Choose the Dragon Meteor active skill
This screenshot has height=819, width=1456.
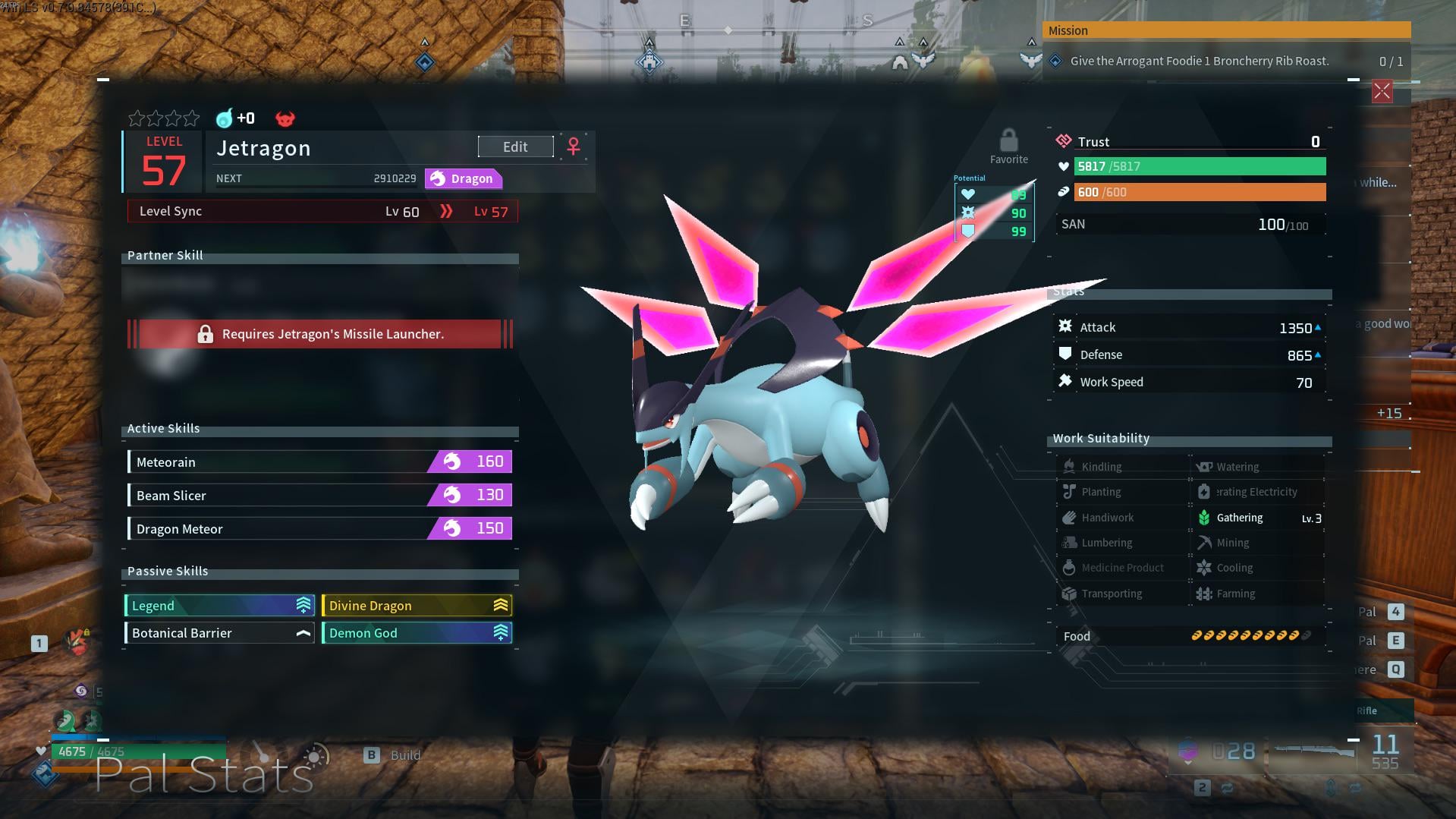coord(319,528)
